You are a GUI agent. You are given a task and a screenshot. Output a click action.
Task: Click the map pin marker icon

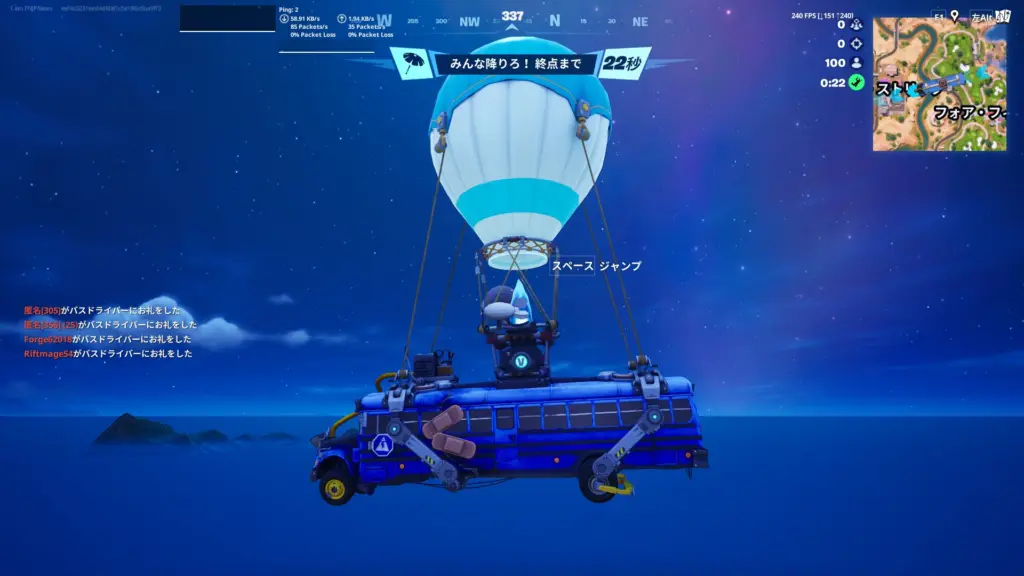pos(954,16)
